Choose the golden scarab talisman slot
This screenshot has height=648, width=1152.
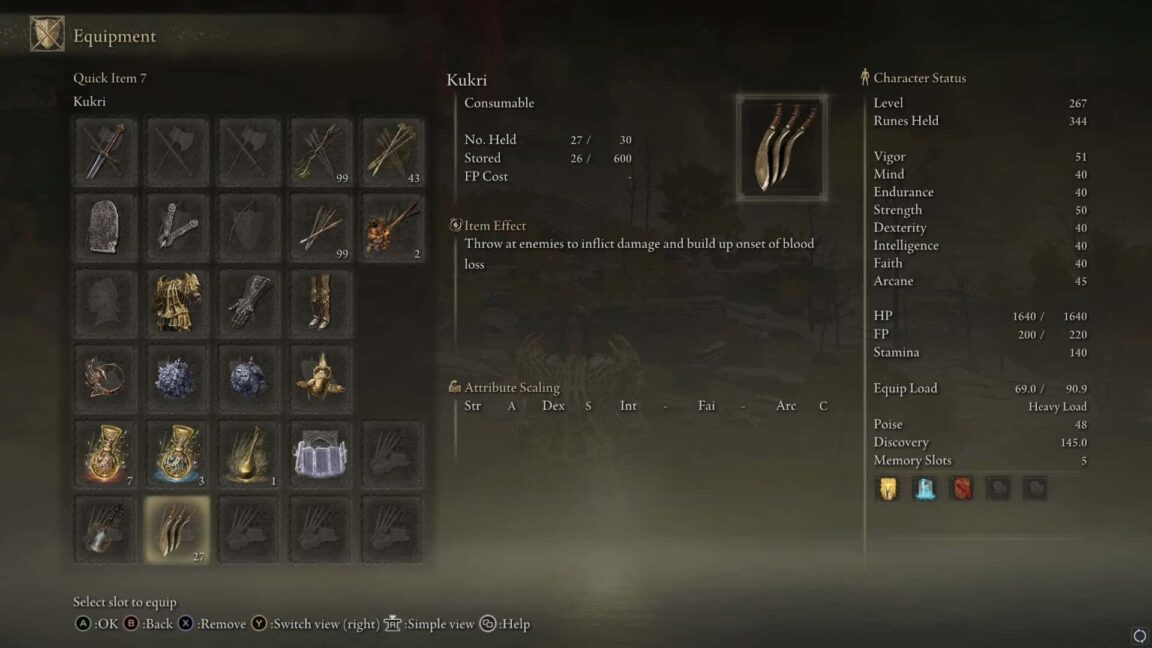tap(321, 379)
